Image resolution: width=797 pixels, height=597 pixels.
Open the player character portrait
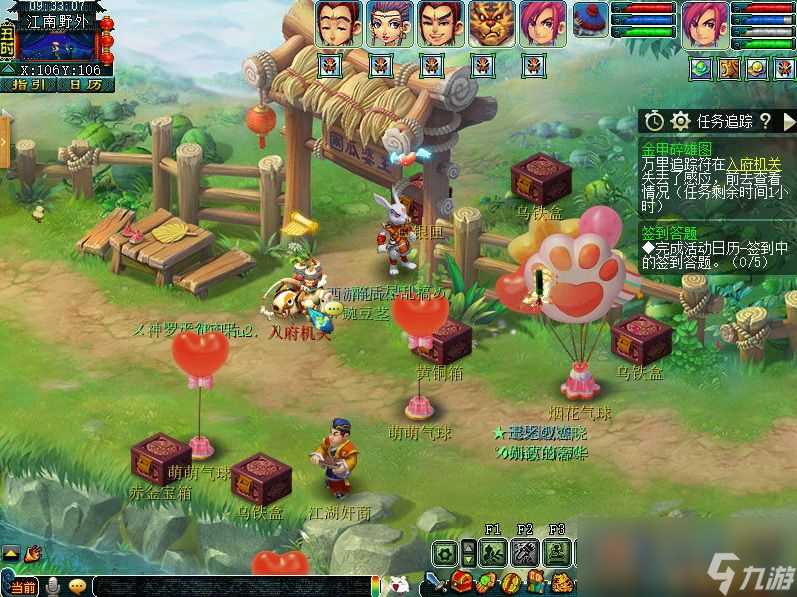705,24
